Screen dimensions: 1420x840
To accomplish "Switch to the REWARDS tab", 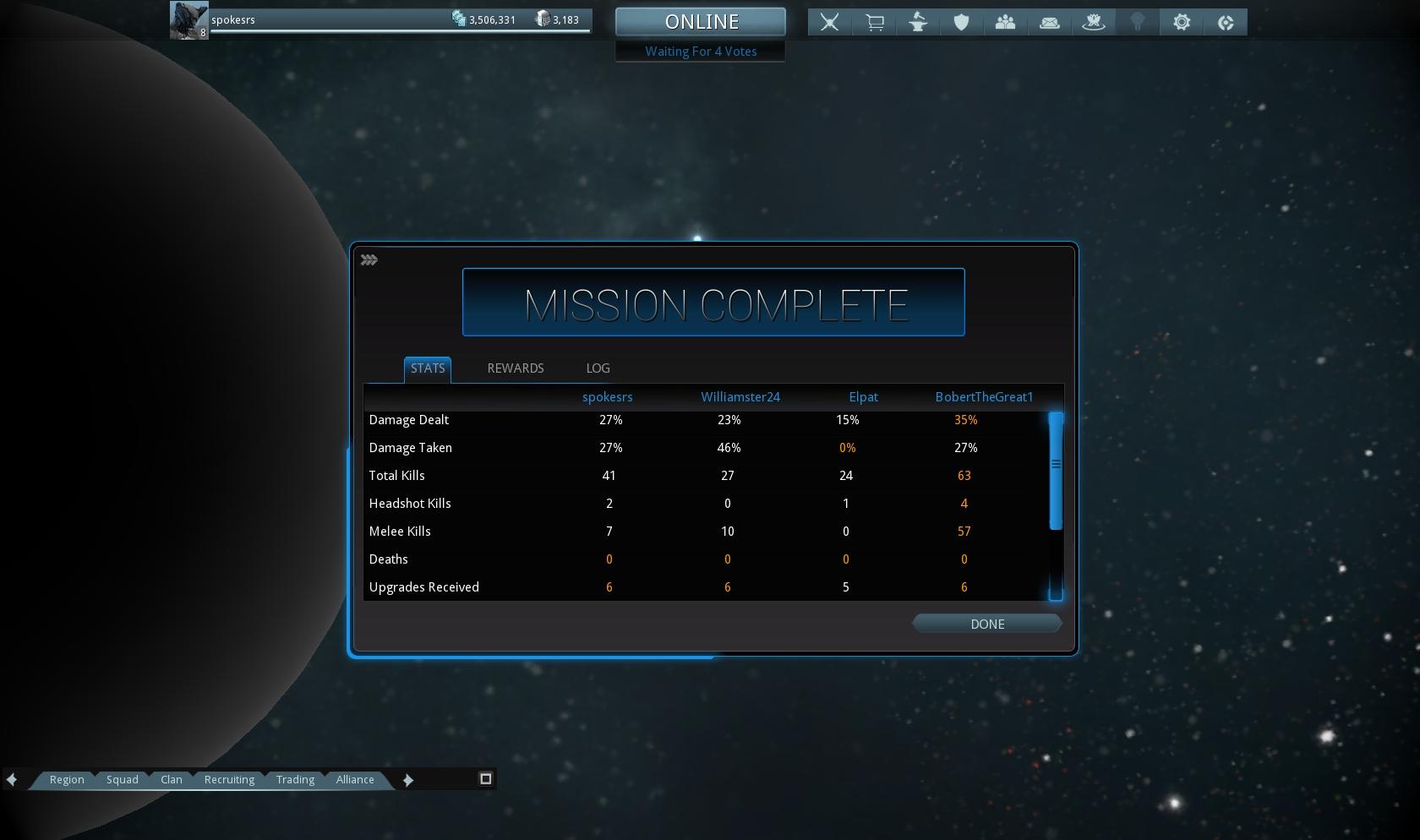I will [515, 368].
